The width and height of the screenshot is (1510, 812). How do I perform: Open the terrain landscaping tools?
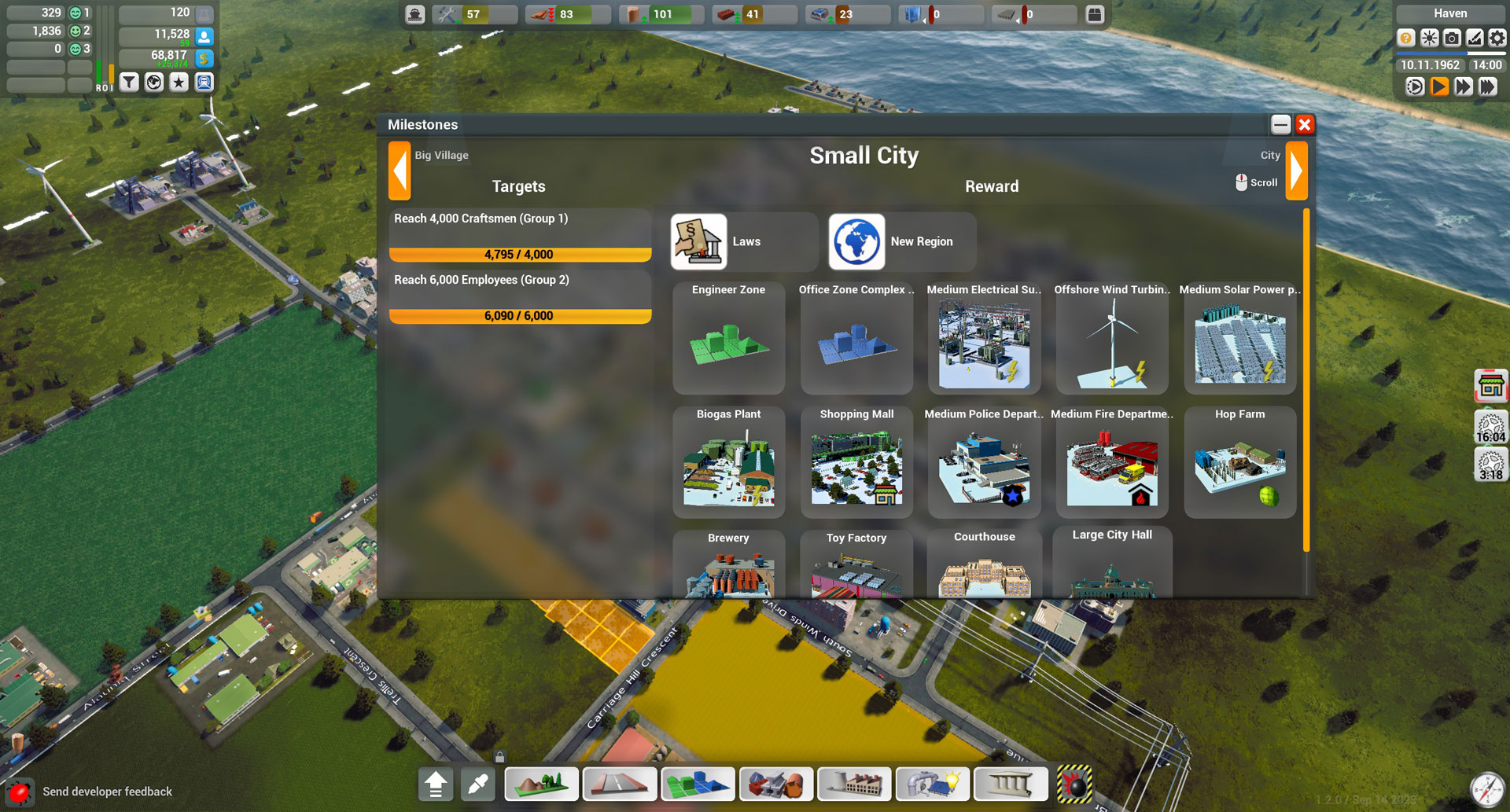click(x=541, y=784)
